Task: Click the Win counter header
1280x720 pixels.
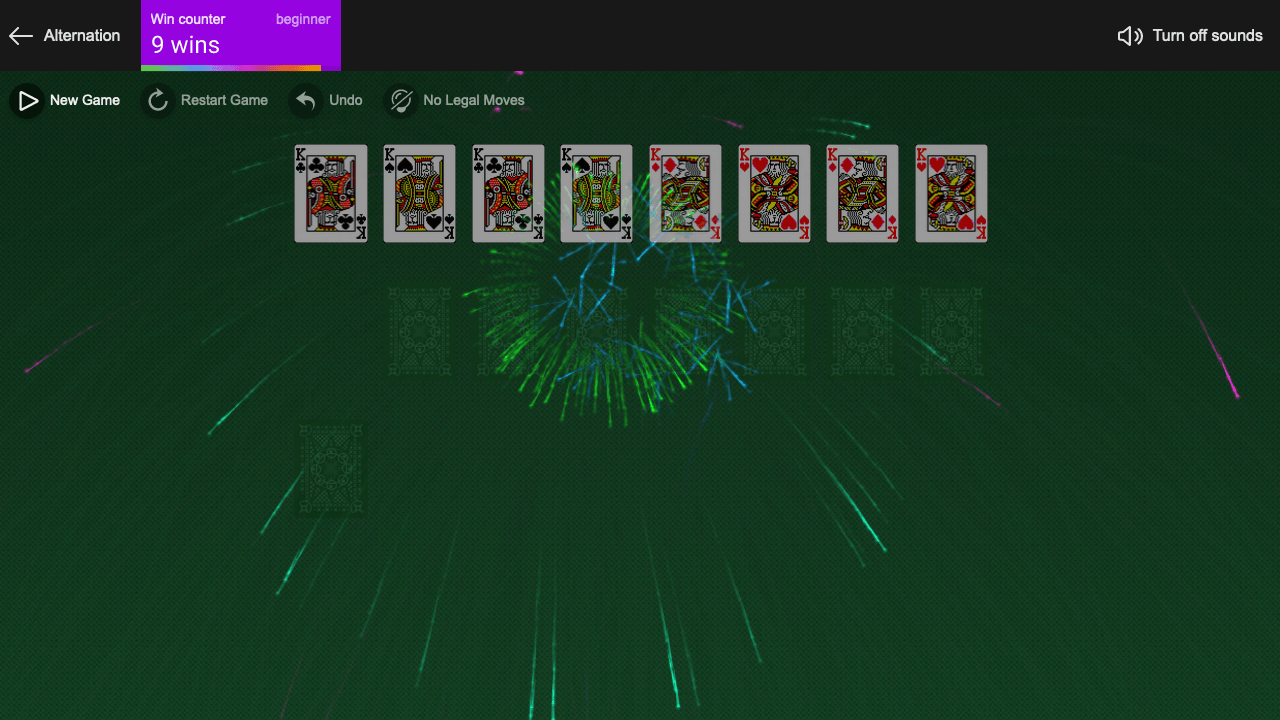Action: (188, 18)
